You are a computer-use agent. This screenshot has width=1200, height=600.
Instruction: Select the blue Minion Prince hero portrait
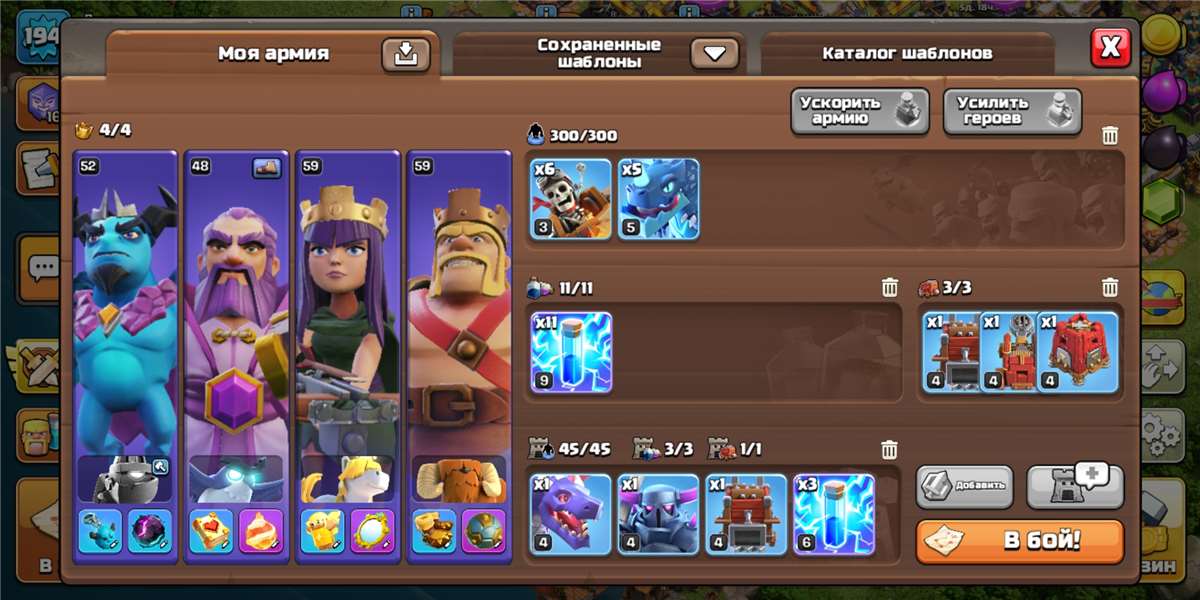coord(125,320)
